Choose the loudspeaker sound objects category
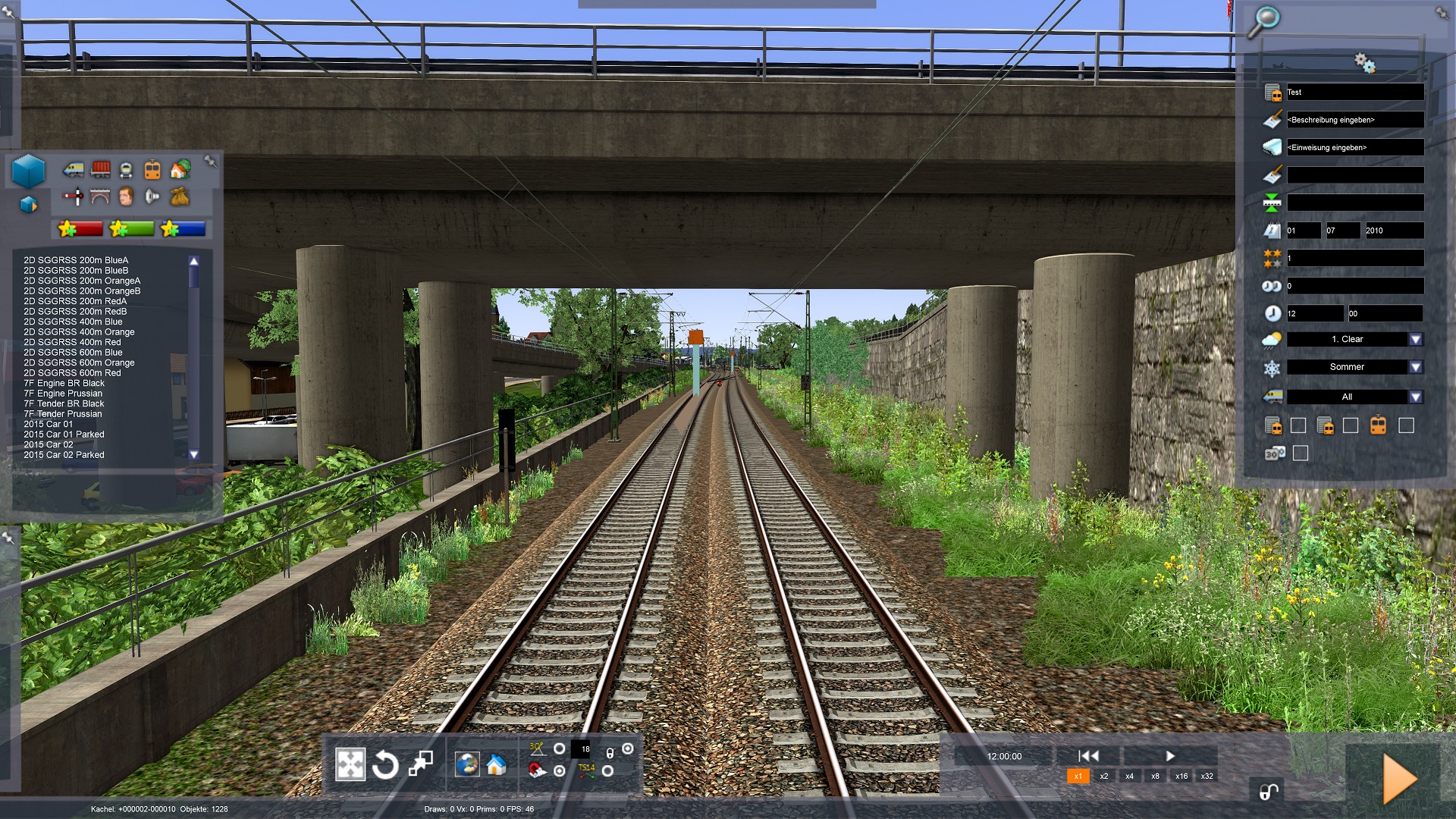 (x=152, y=197)
